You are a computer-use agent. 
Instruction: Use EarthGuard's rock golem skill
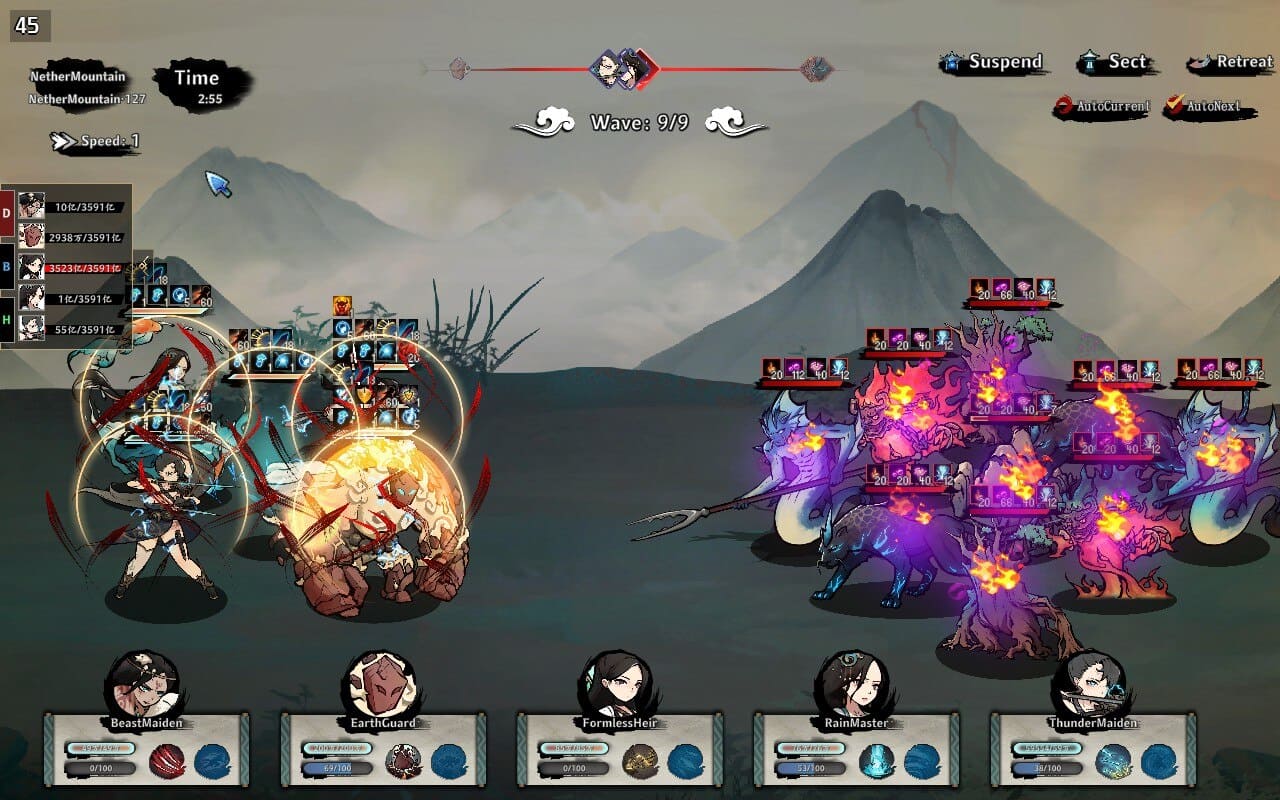pyautogui.click(x=404, y=761)
